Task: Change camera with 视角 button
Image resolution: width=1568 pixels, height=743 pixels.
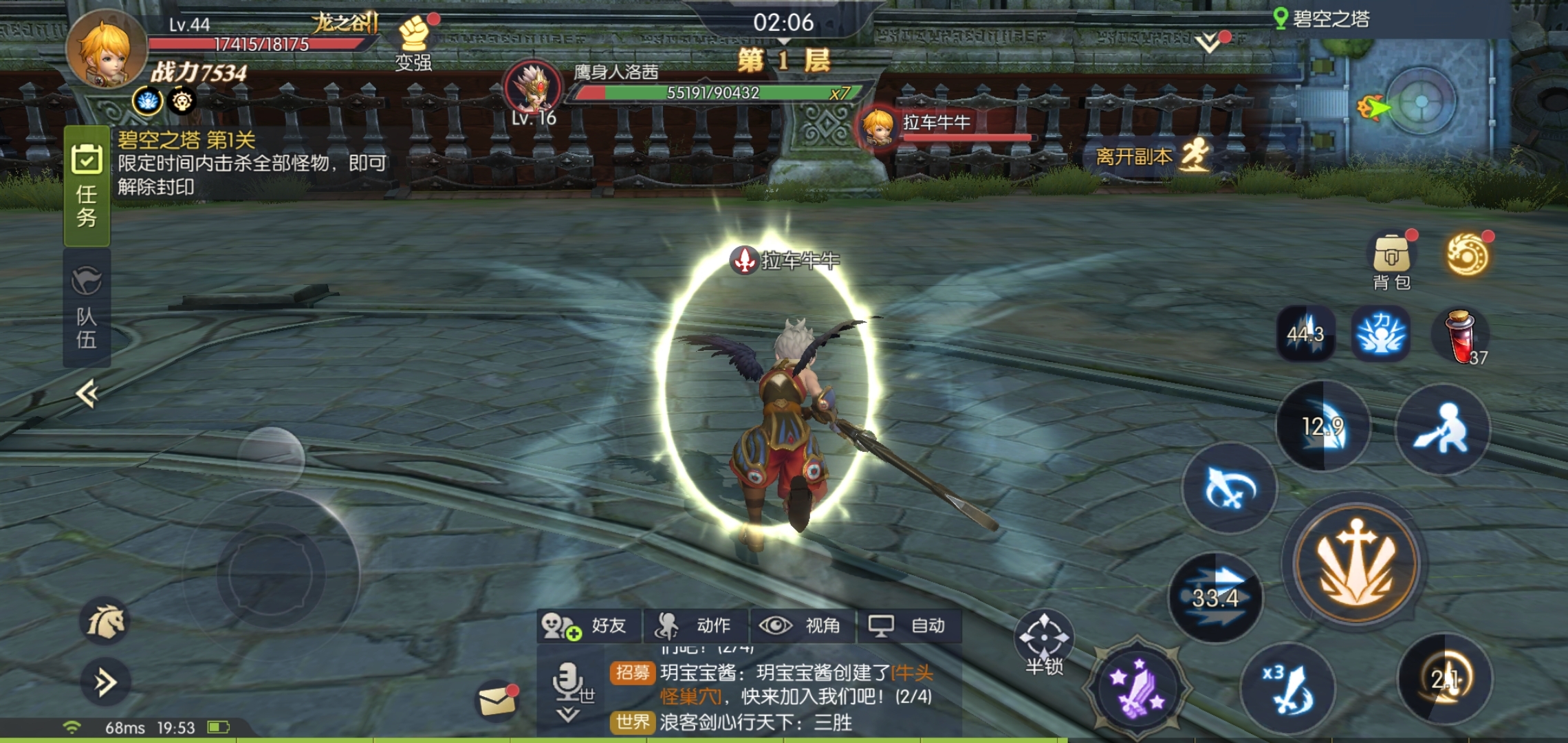Action: tap(802, 625)
